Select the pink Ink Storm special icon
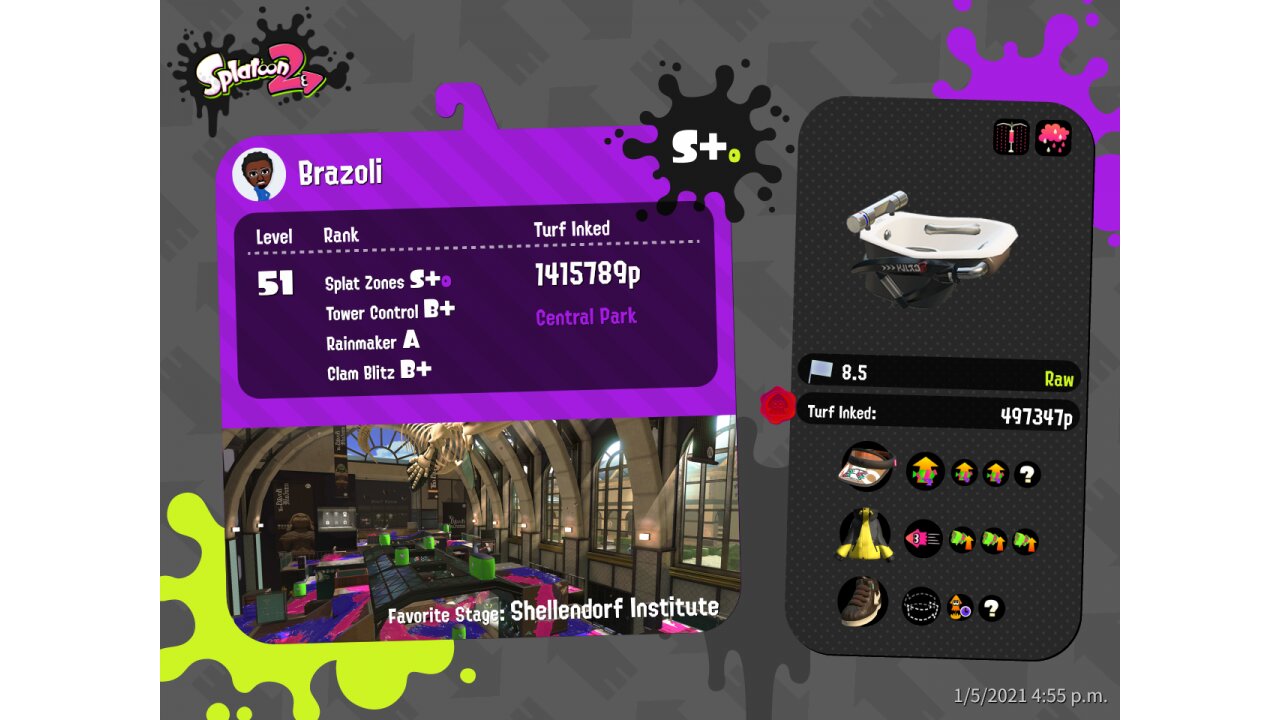 (1053, 138)
